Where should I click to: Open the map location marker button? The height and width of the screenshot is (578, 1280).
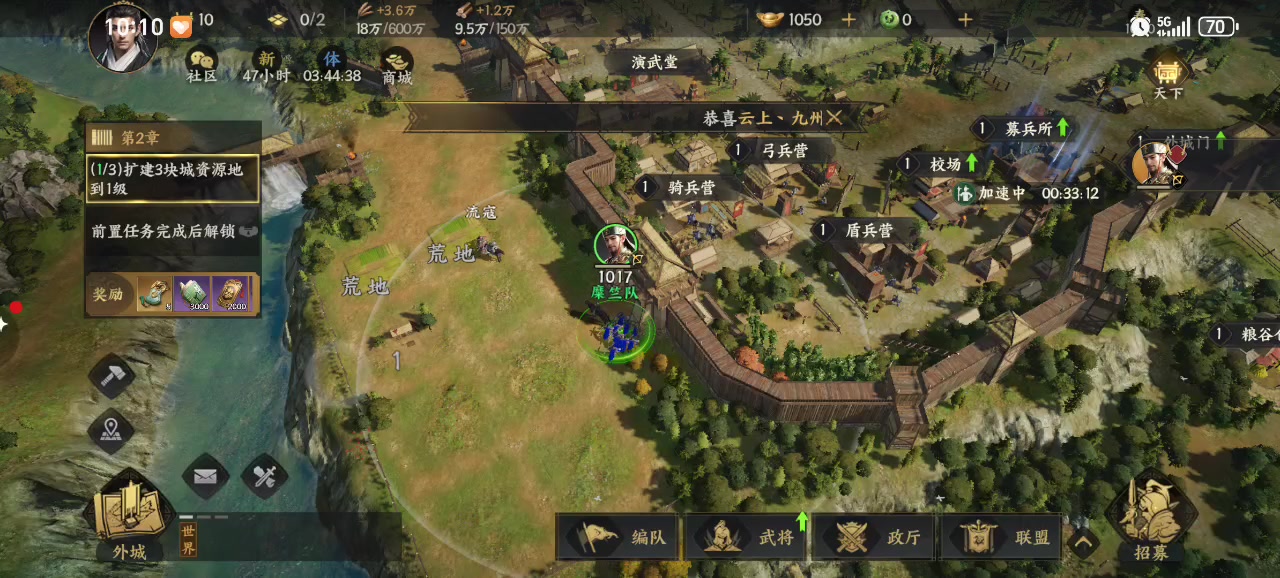coord(111,431)
